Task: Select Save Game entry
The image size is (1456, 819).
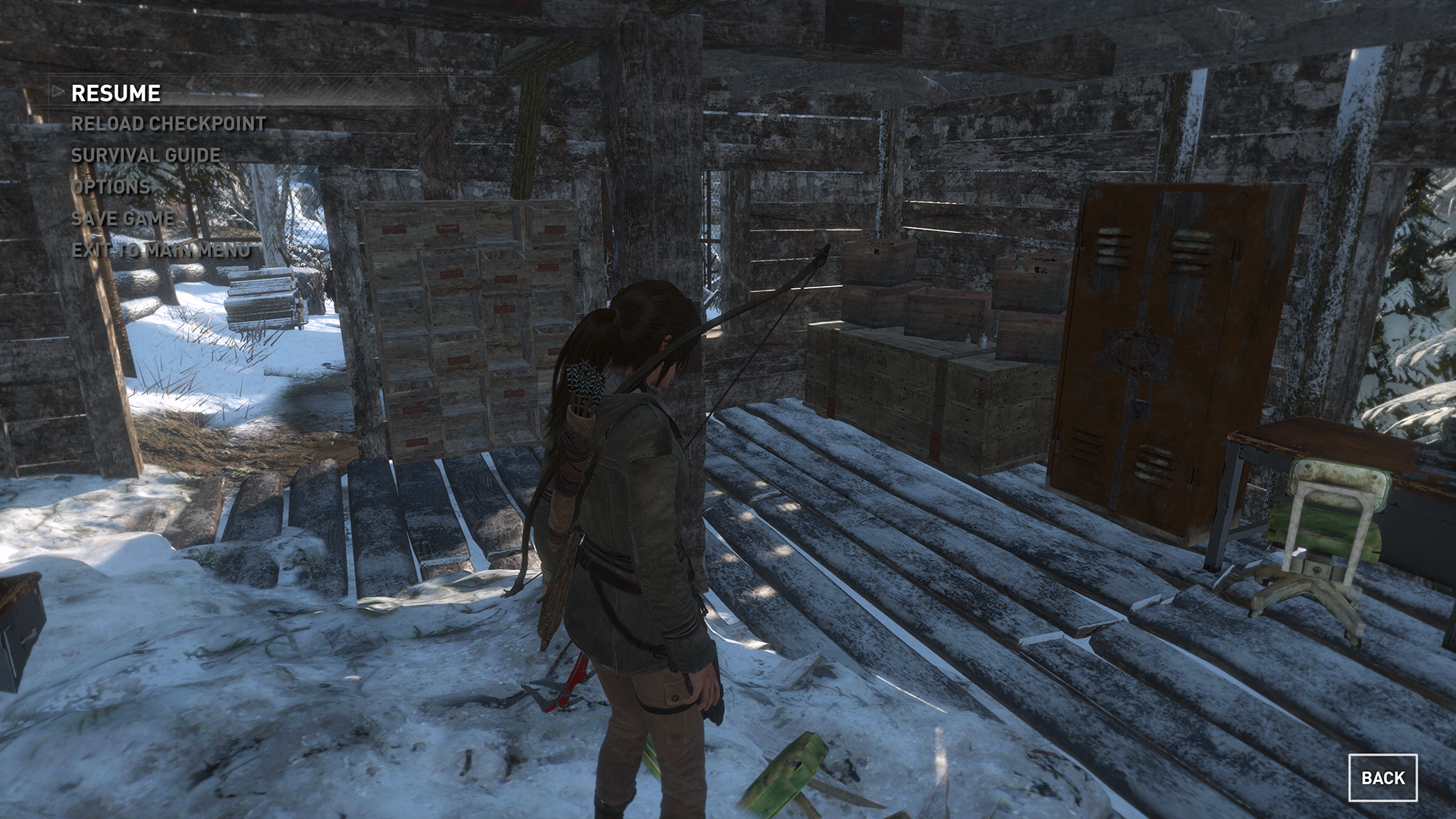Action: (x=123, y=218)
